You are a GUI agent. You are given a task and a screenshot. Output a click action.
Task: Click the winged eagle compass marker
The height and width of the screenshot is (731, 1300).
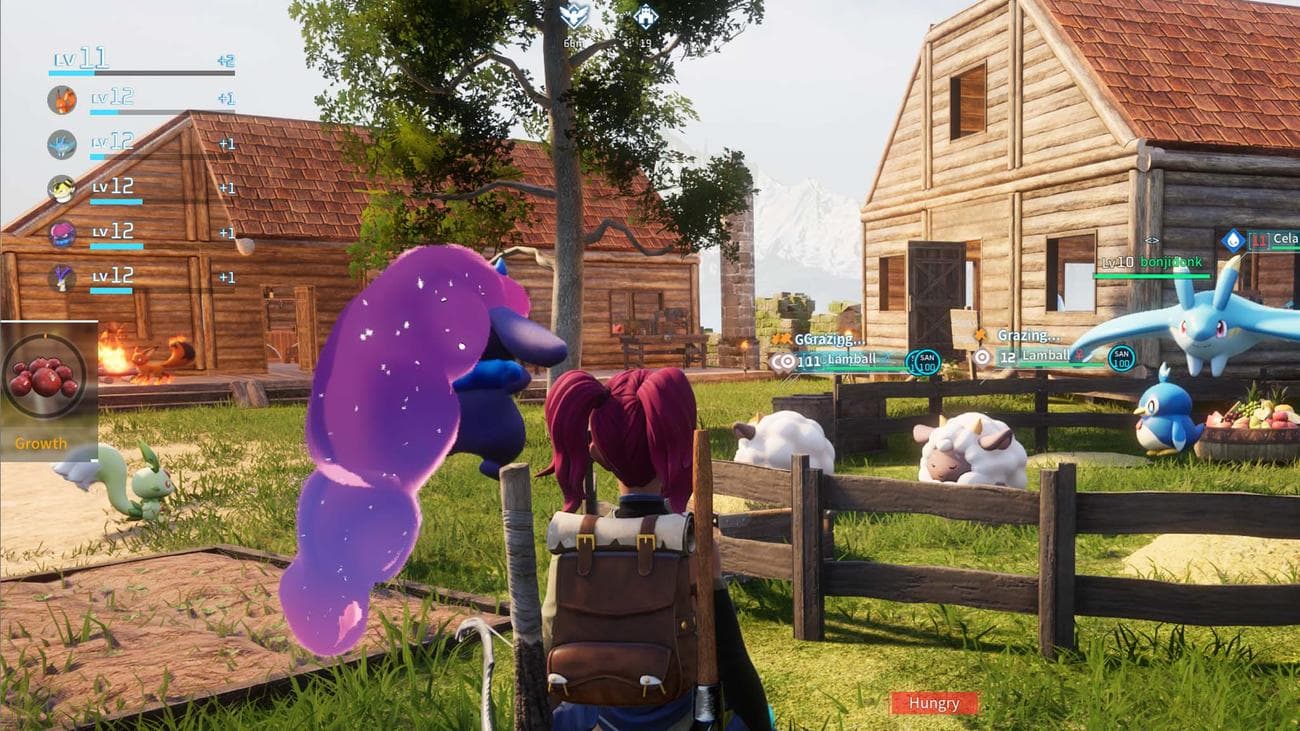click(574, 15)
